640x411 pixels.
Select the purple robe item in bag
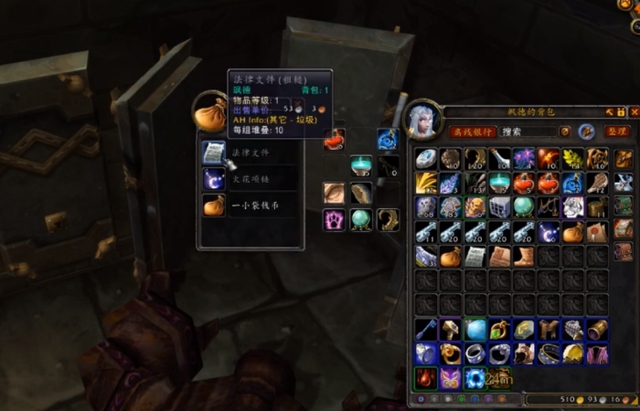(x=597, y=354)
